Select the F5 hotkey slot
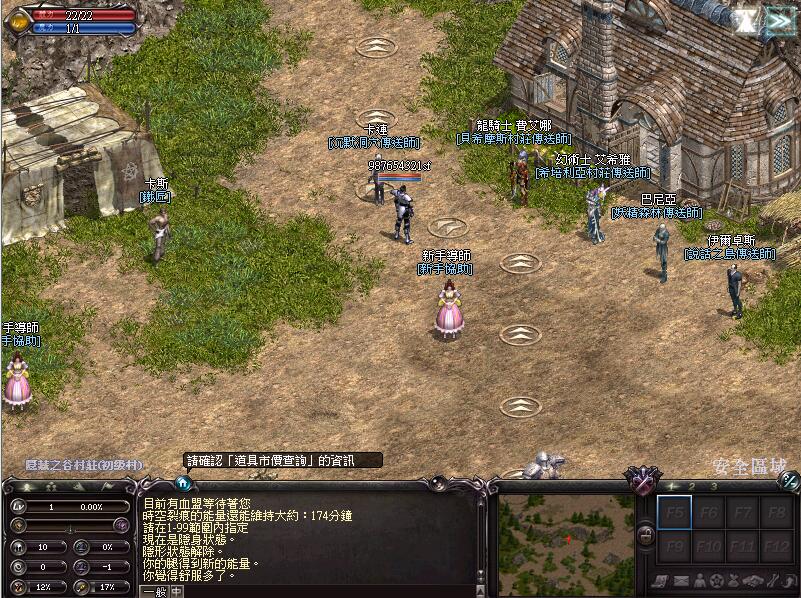The image size is (801, 598). [x=673, y=513]
